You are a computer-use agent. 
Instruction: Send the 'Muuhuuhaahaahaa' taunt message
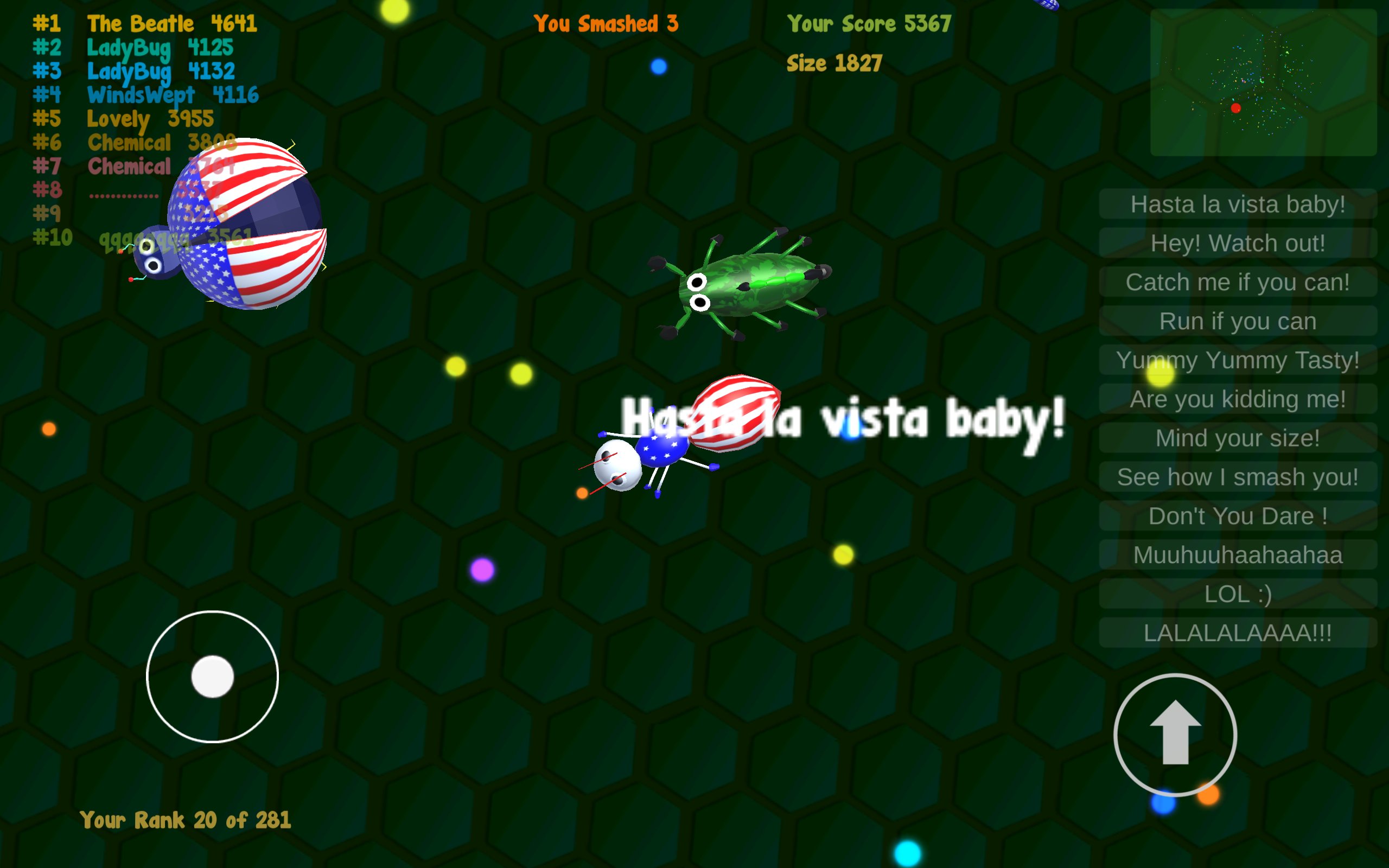1237,554
